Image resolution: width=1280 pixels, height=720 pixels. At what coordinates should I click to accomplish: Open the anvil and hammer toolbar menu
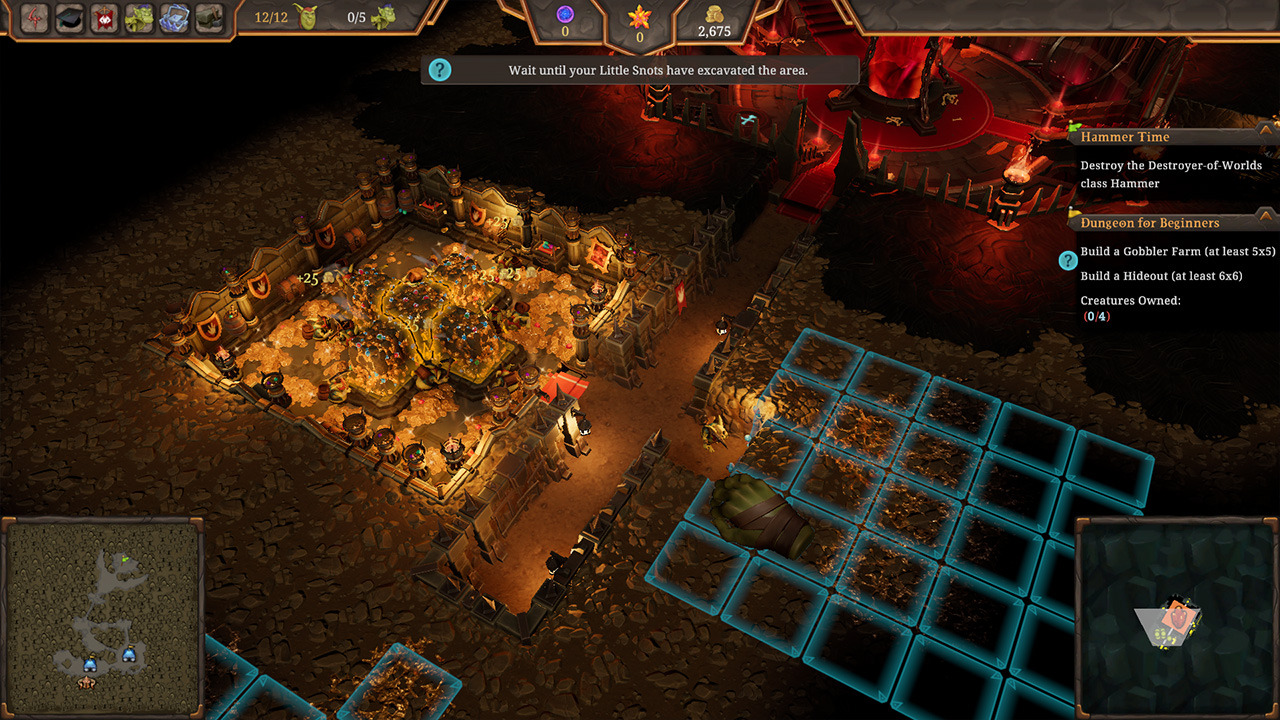click(209, 18)
